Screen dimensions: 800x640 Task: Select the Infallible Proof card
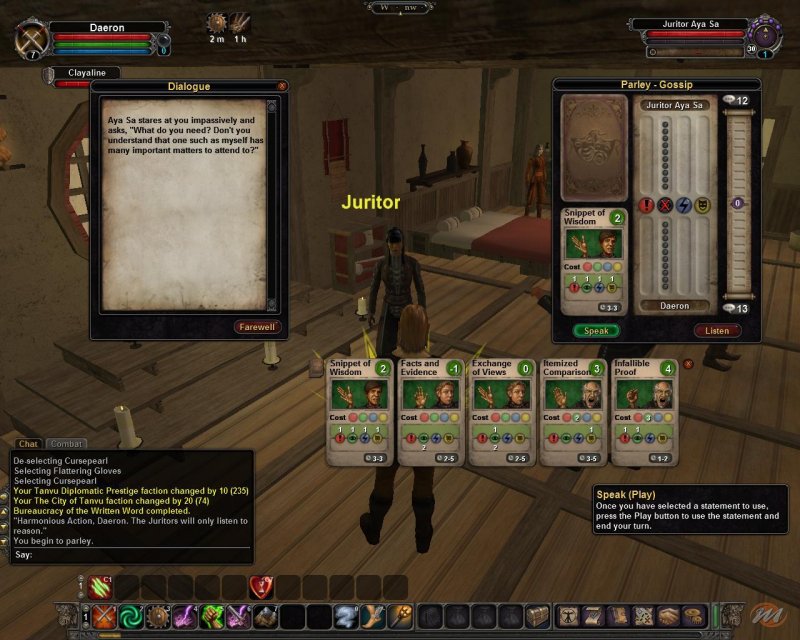(x=642, y=412)
